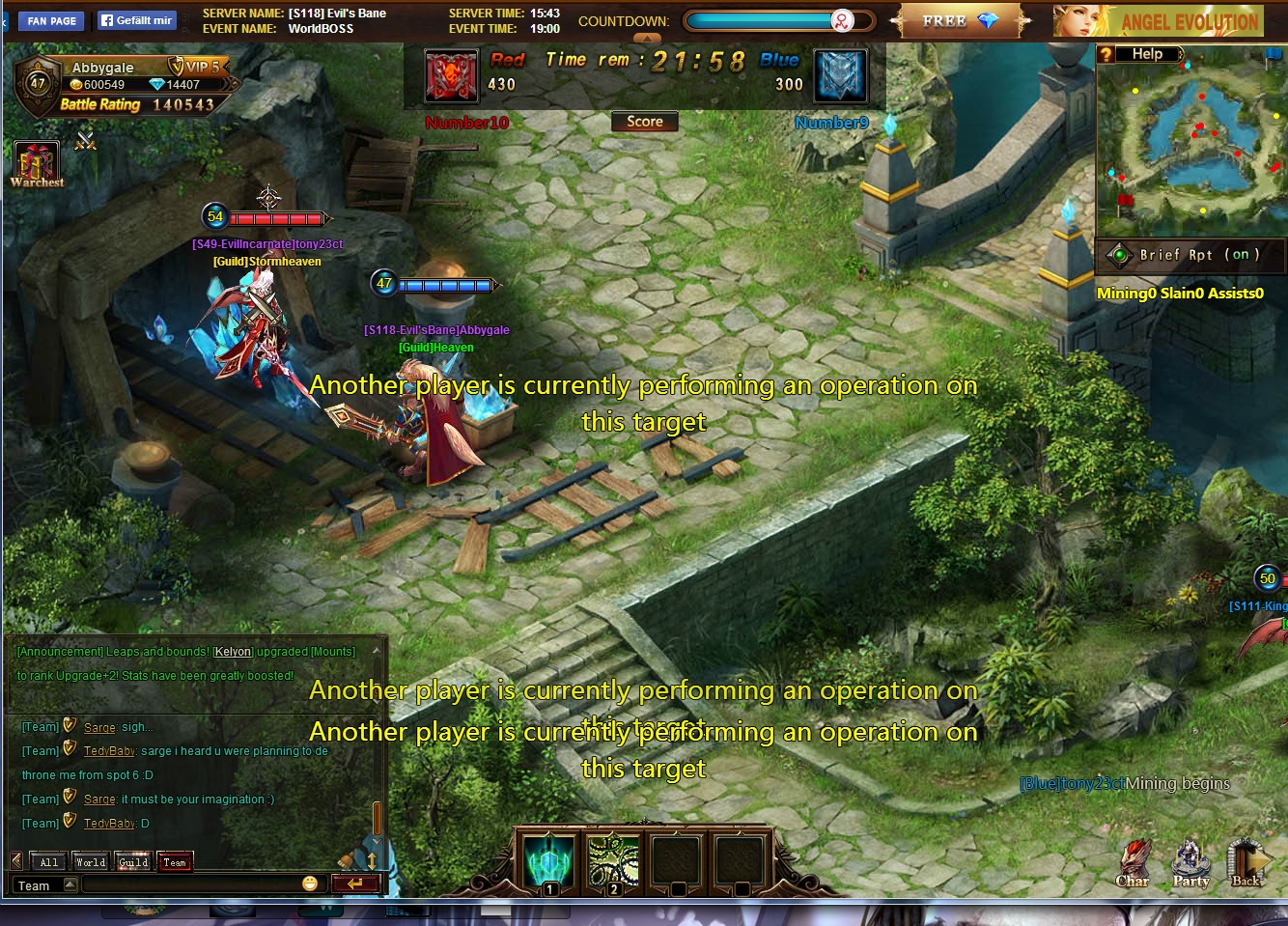Switch chat to the All tab
The width and height of the screenshot is (1288, 926).
coord(49,862)
